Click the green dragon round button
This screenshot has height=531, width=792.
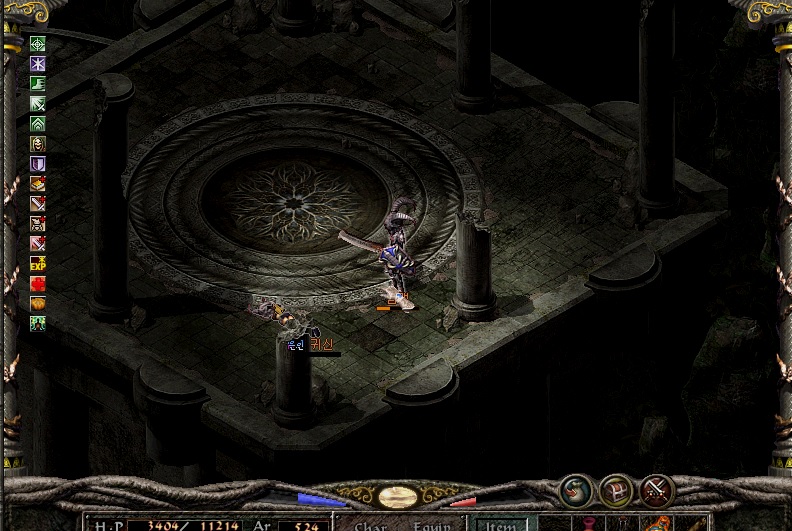pos(575,490)
